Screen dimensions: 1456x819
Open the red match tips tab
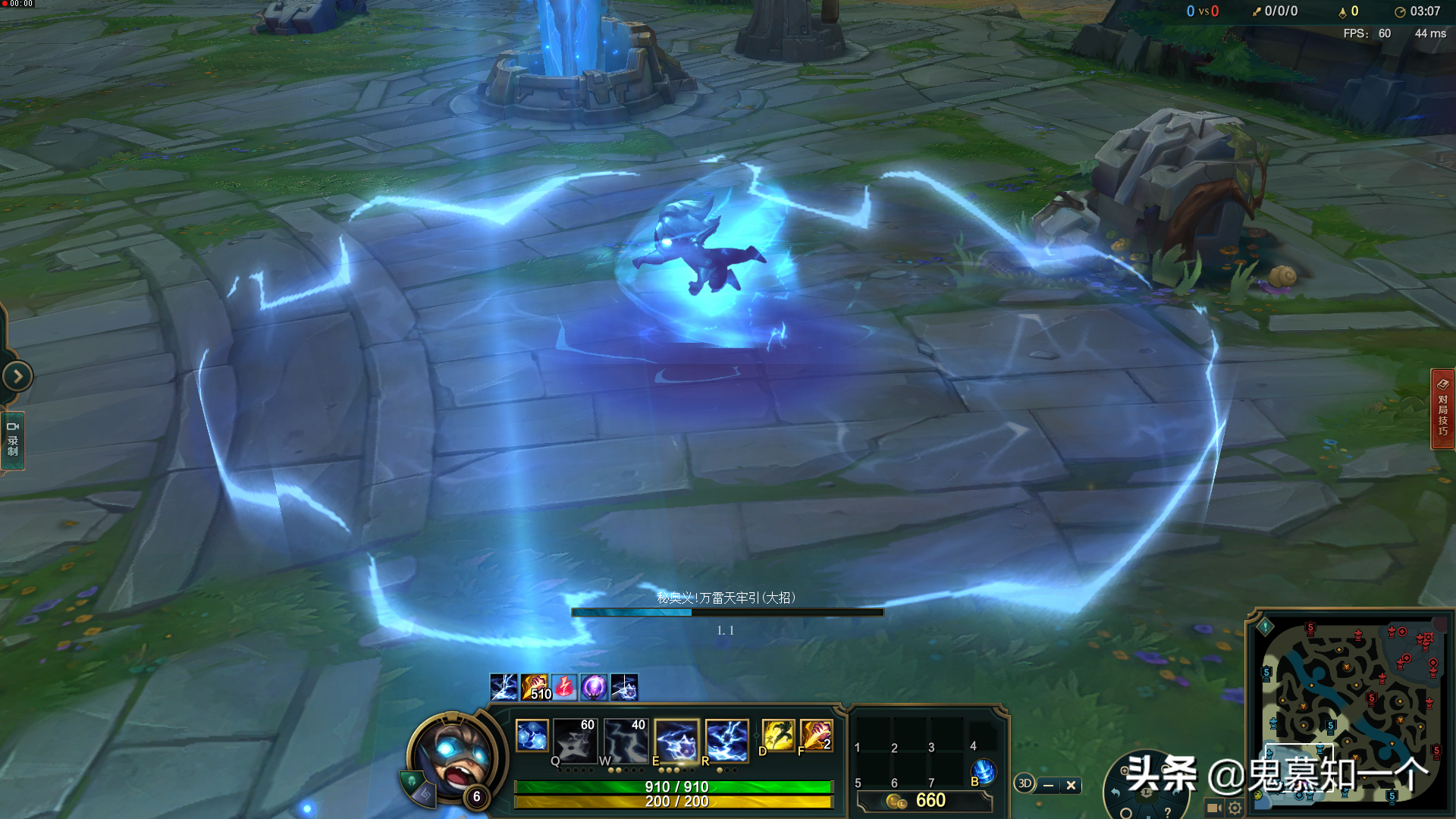1442,409
